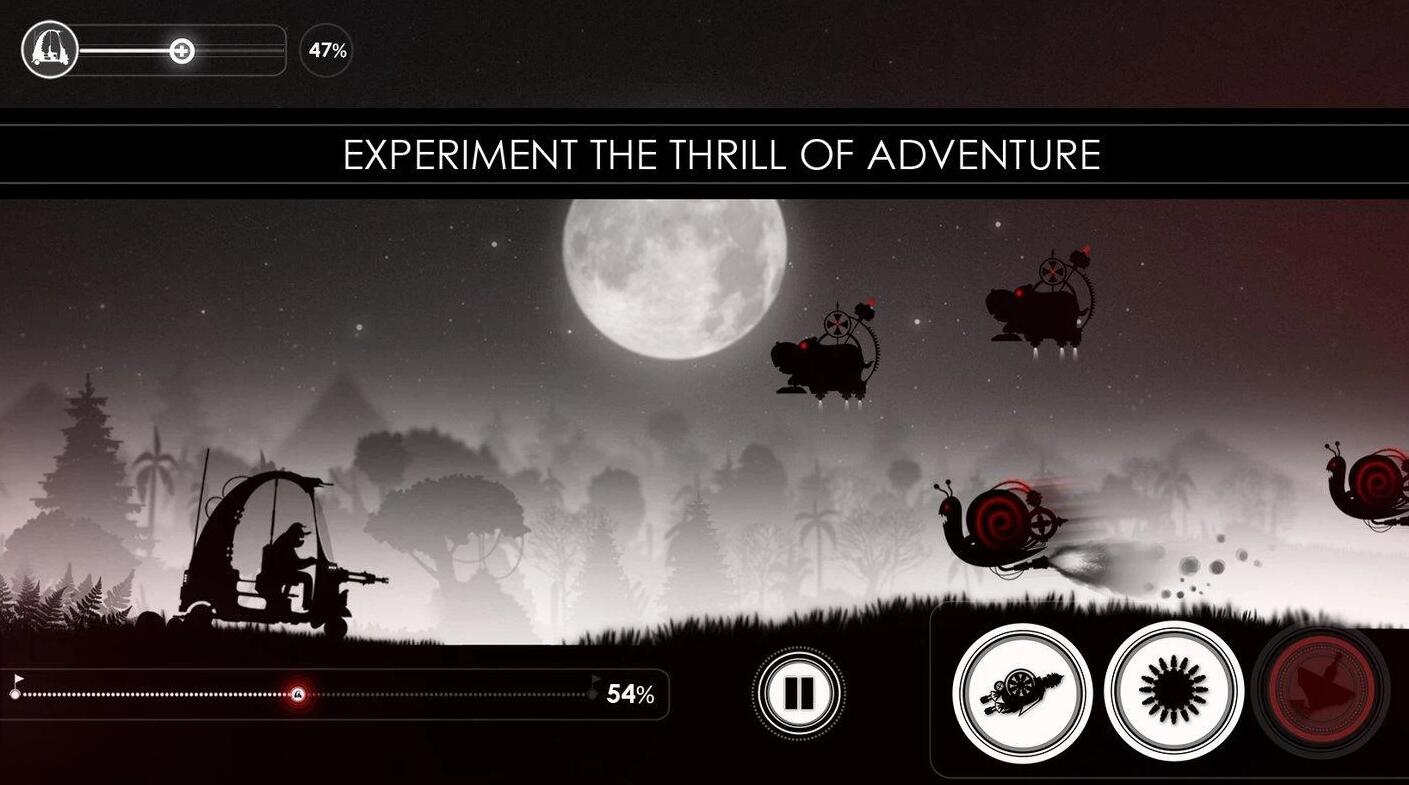Click the tuk-tuk vehicle icon
1409x785 pixels.
coord(49,50)
